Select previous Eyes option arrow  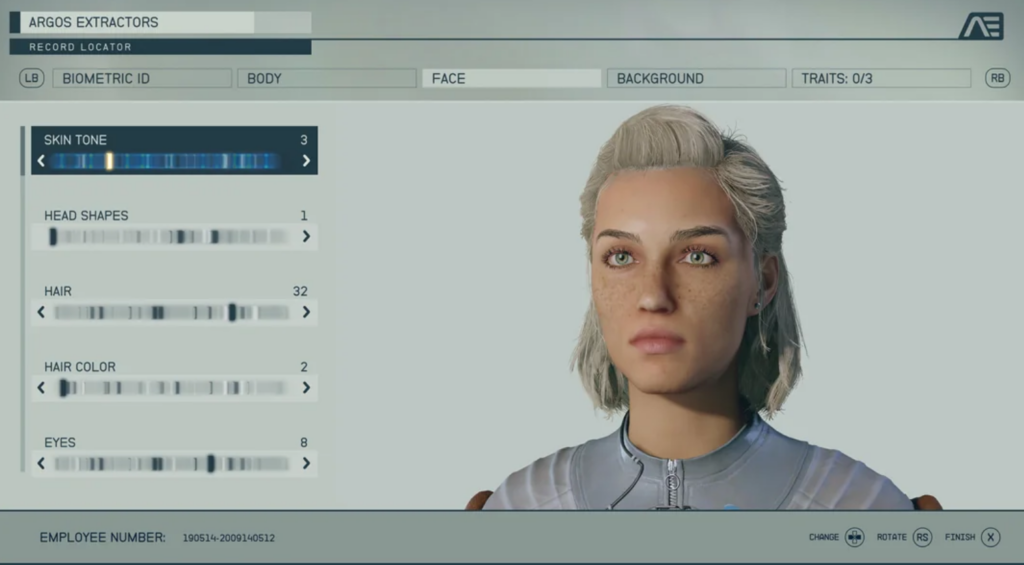tap(41, 463)
